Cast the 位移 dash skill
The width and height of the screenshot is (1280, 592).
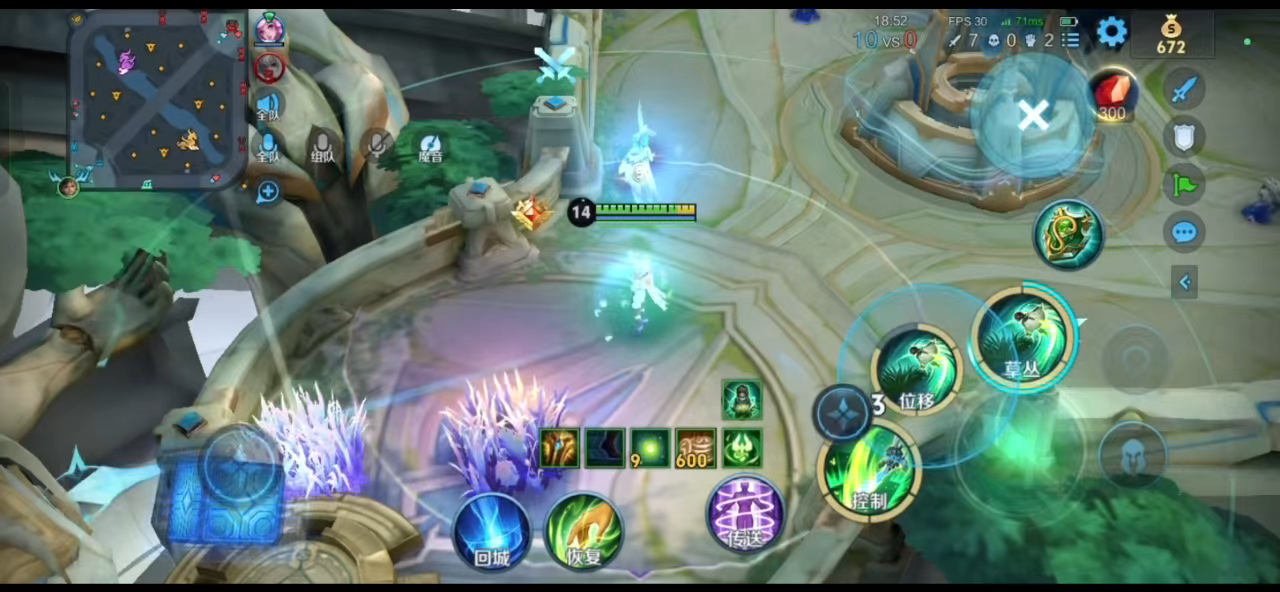point(918,370)
